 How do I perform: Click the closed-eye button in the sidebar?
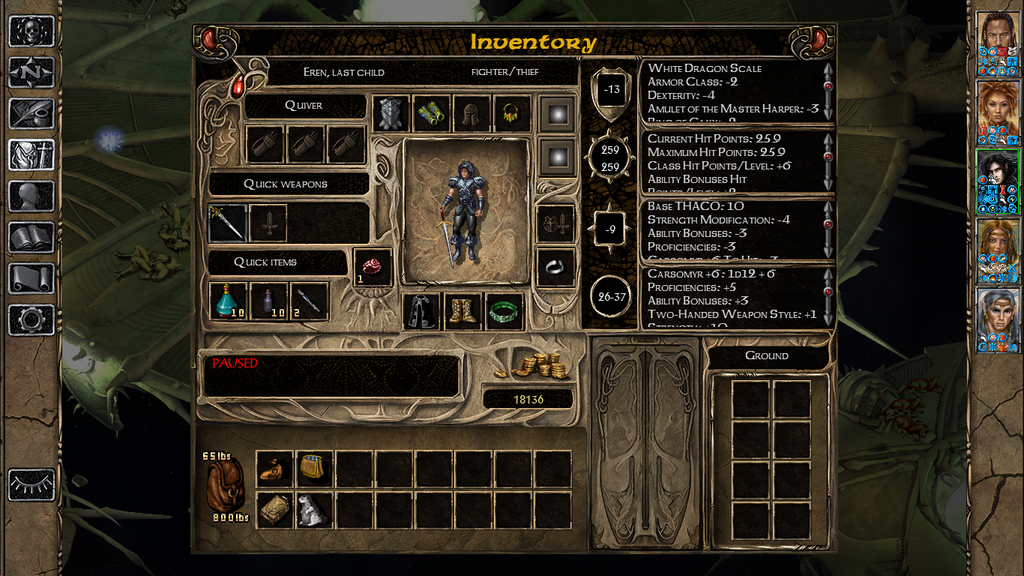[x=31, y=484]
